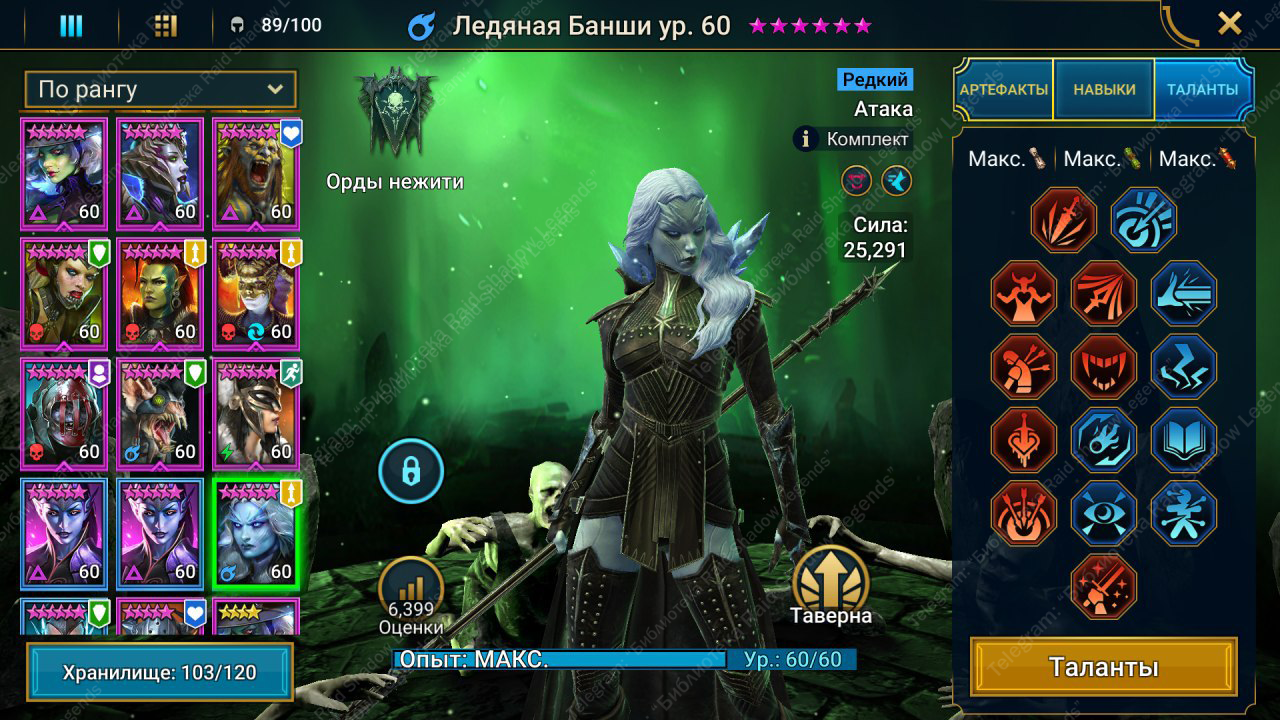Expand the По рангу sorting dropdown
This screenshot has height=720, width=1280.
[x=160, y=89]
